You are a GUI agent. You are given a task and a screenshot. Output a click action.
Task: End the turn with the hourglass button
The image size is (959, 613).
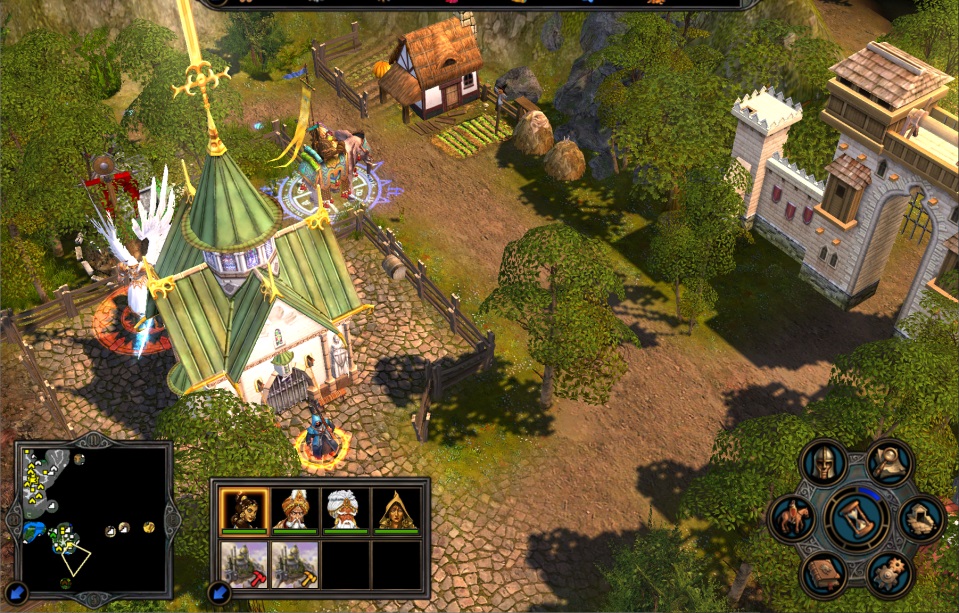855,519
